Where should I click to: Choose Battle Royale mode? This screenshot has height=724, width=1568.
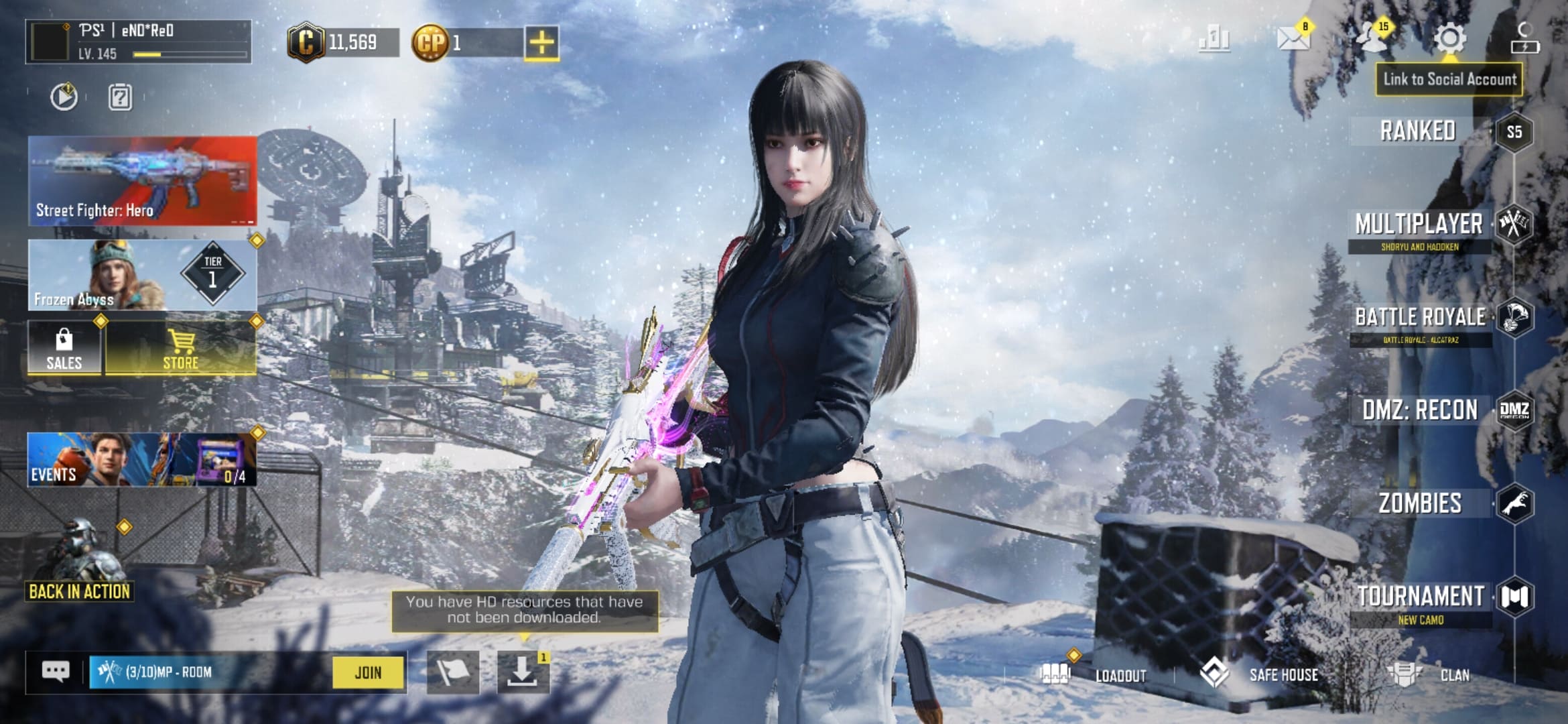pos(1421,318)
